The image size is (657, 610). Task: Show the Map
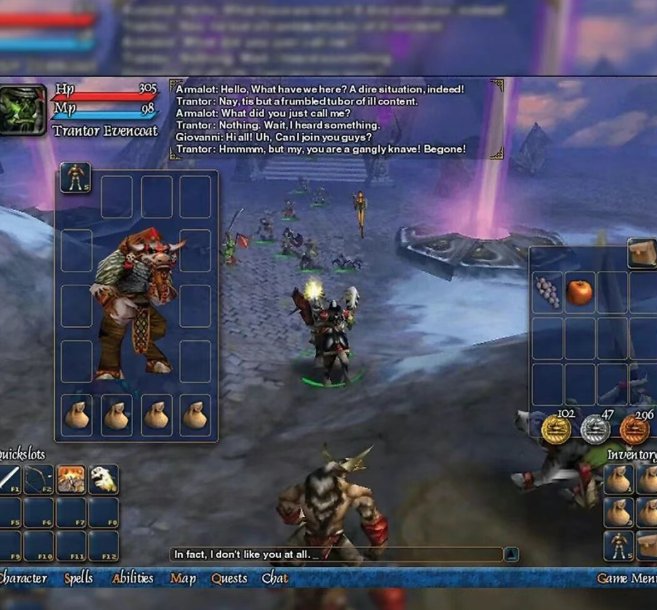coord(183,578)
